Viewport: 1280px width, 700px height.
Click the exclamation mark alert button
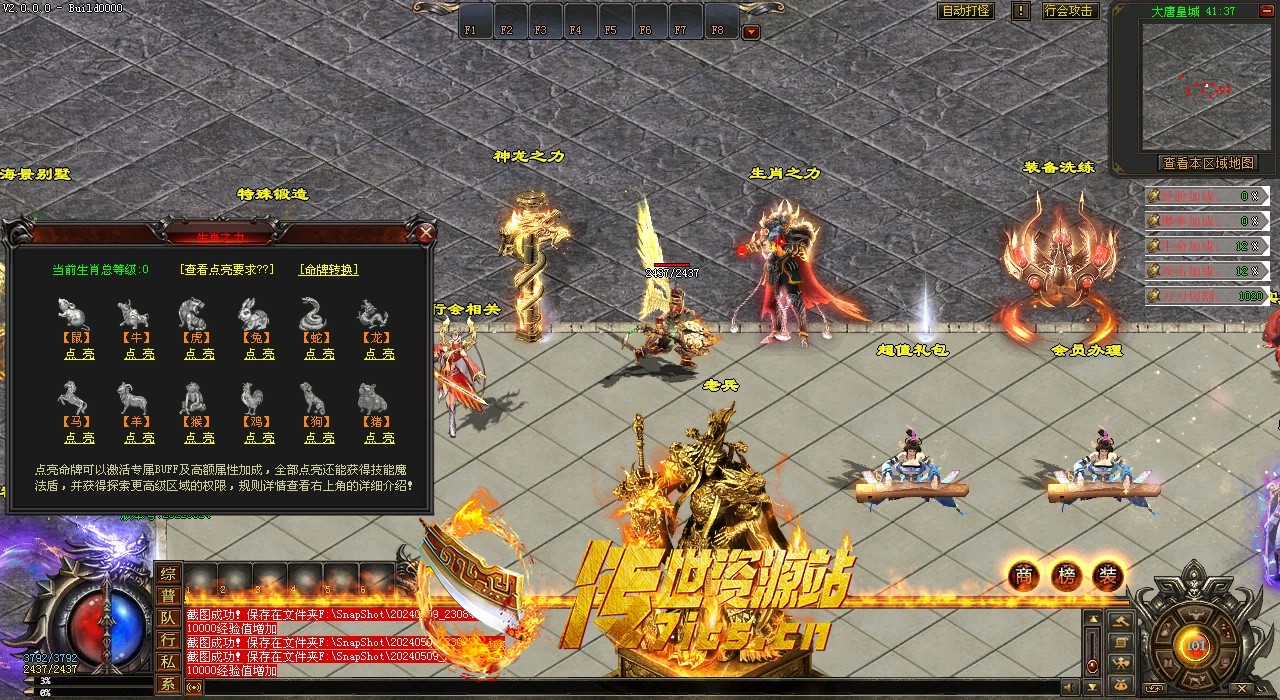pyautogui.click(x=1020, y=11)
